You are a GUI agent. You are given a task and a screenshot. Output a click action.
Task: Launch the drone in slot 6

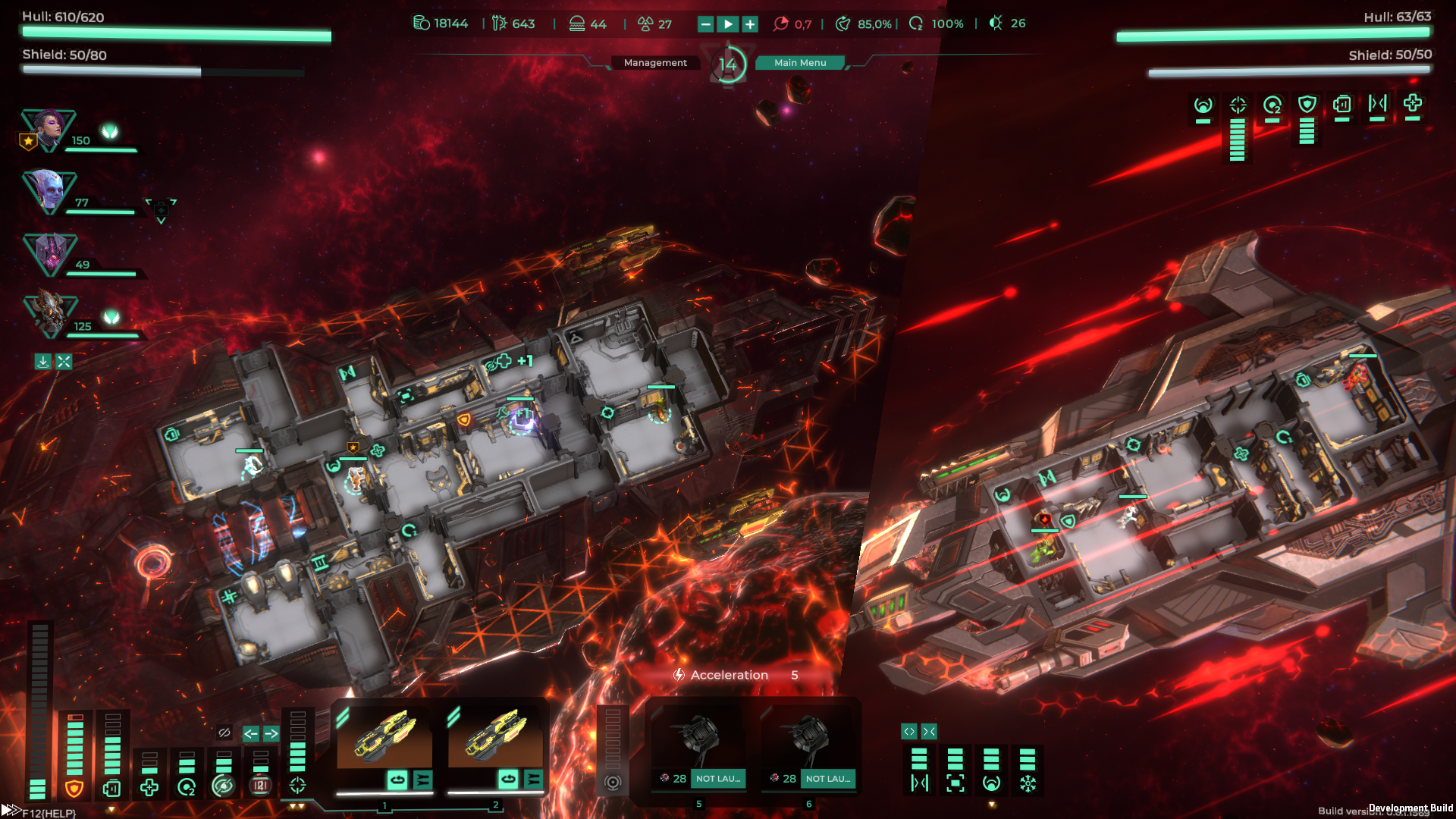click(827, 779)
